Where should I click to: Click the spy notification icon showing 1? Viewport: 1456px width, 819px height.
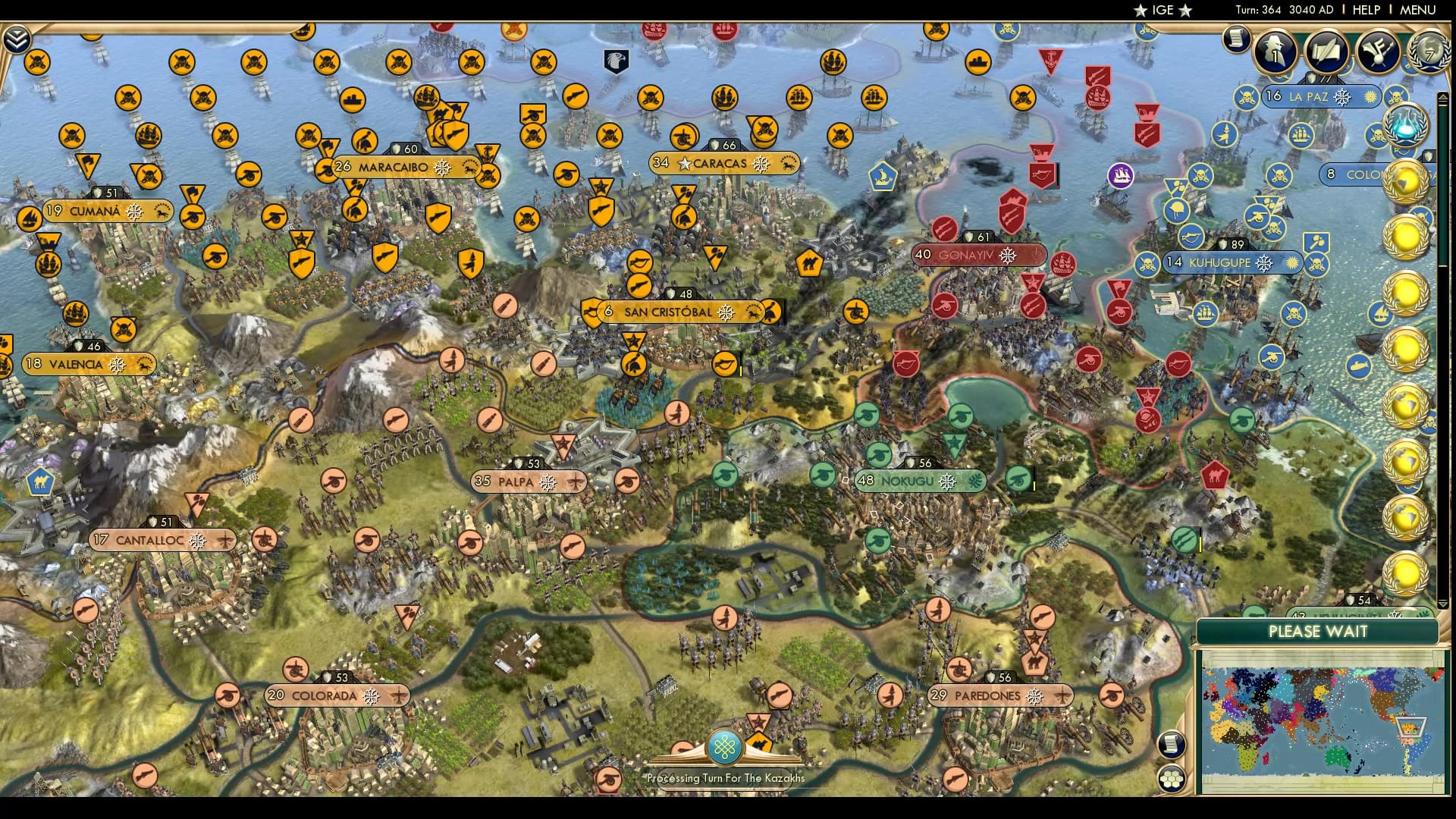[x=1277, y=53]
